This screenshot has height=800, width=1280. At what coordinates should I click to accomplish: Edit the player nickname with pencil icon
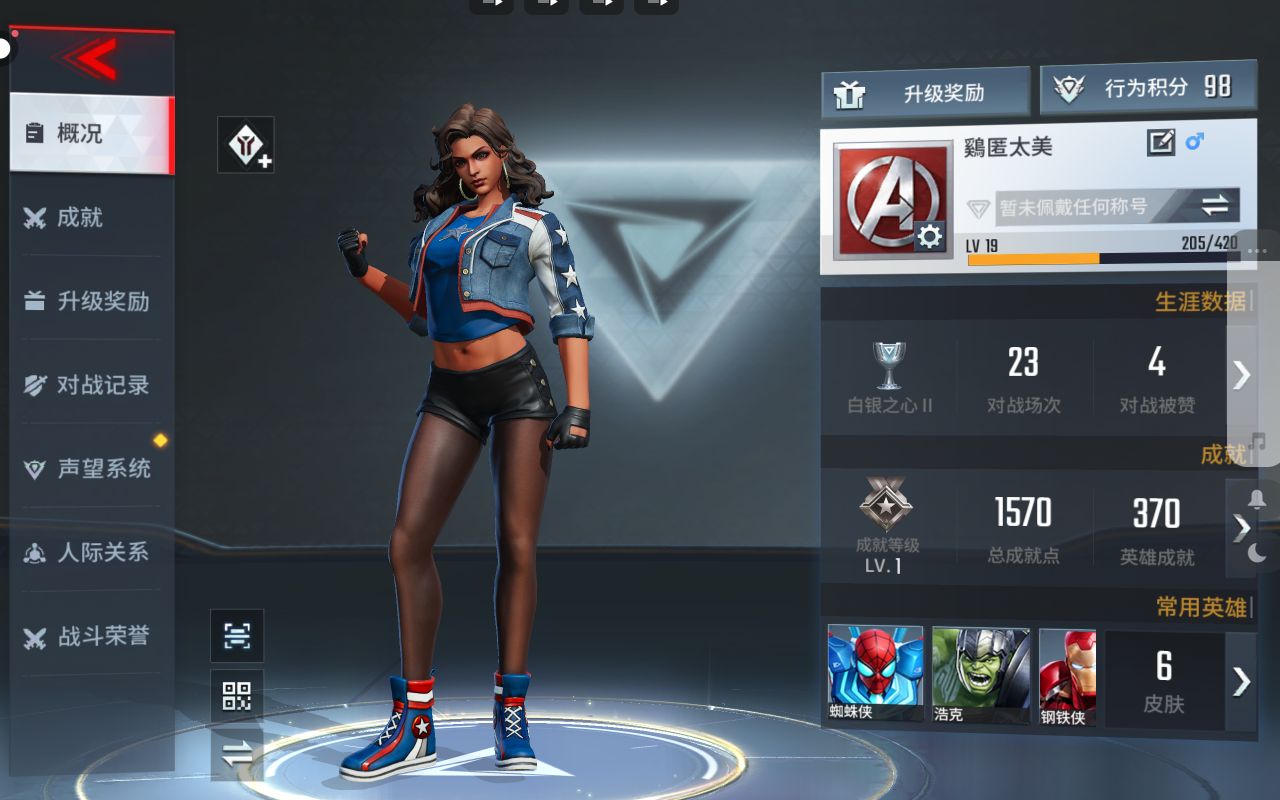1160,143
